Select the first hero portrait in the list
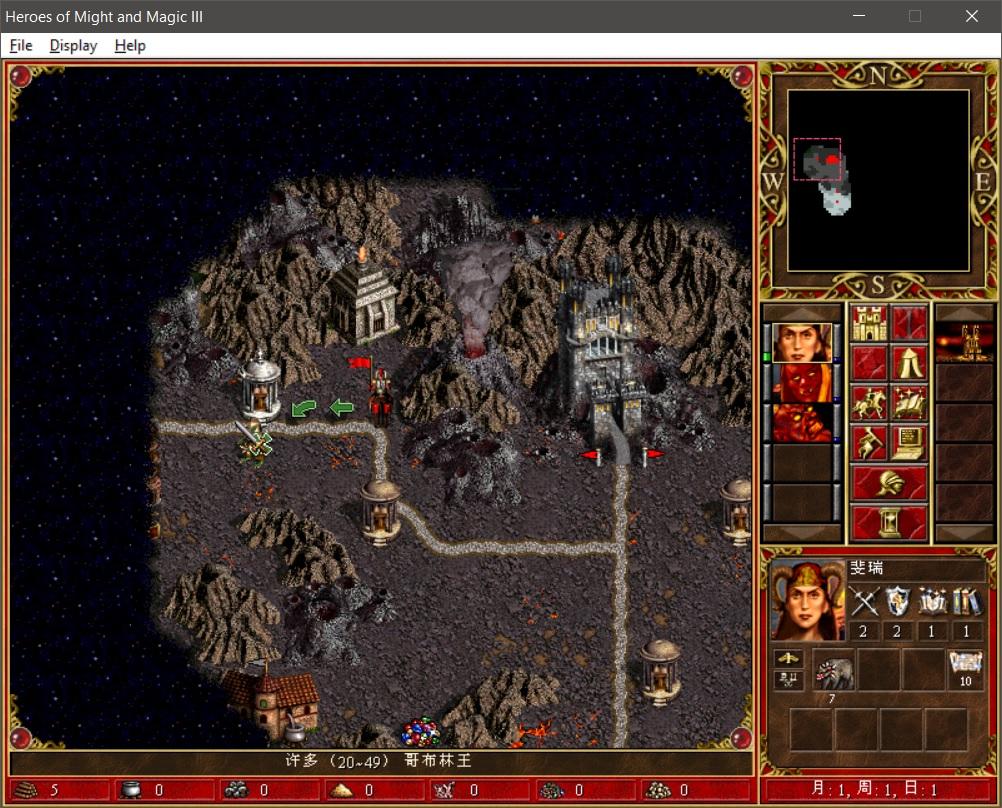 pyautogui.click(x=802, y=343)
